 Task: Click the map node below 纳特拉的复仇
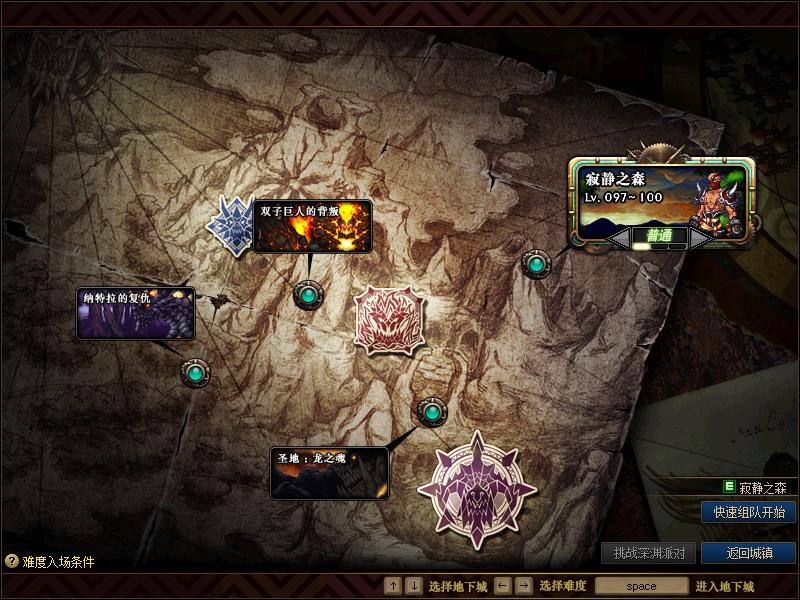point(195,373)
